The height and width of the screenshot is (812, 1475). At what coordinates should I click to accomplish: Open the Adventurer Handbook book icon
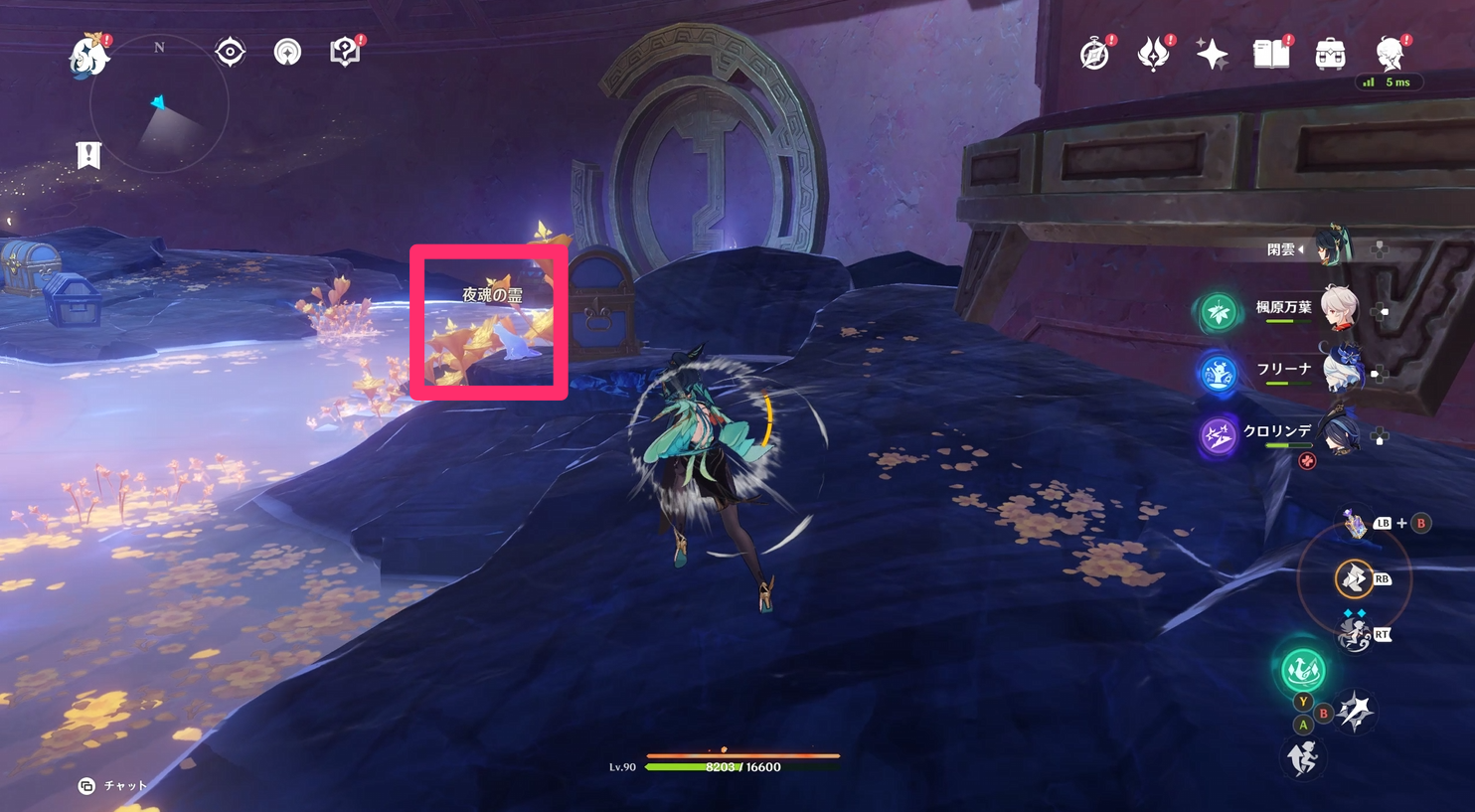click(1272, 55)
